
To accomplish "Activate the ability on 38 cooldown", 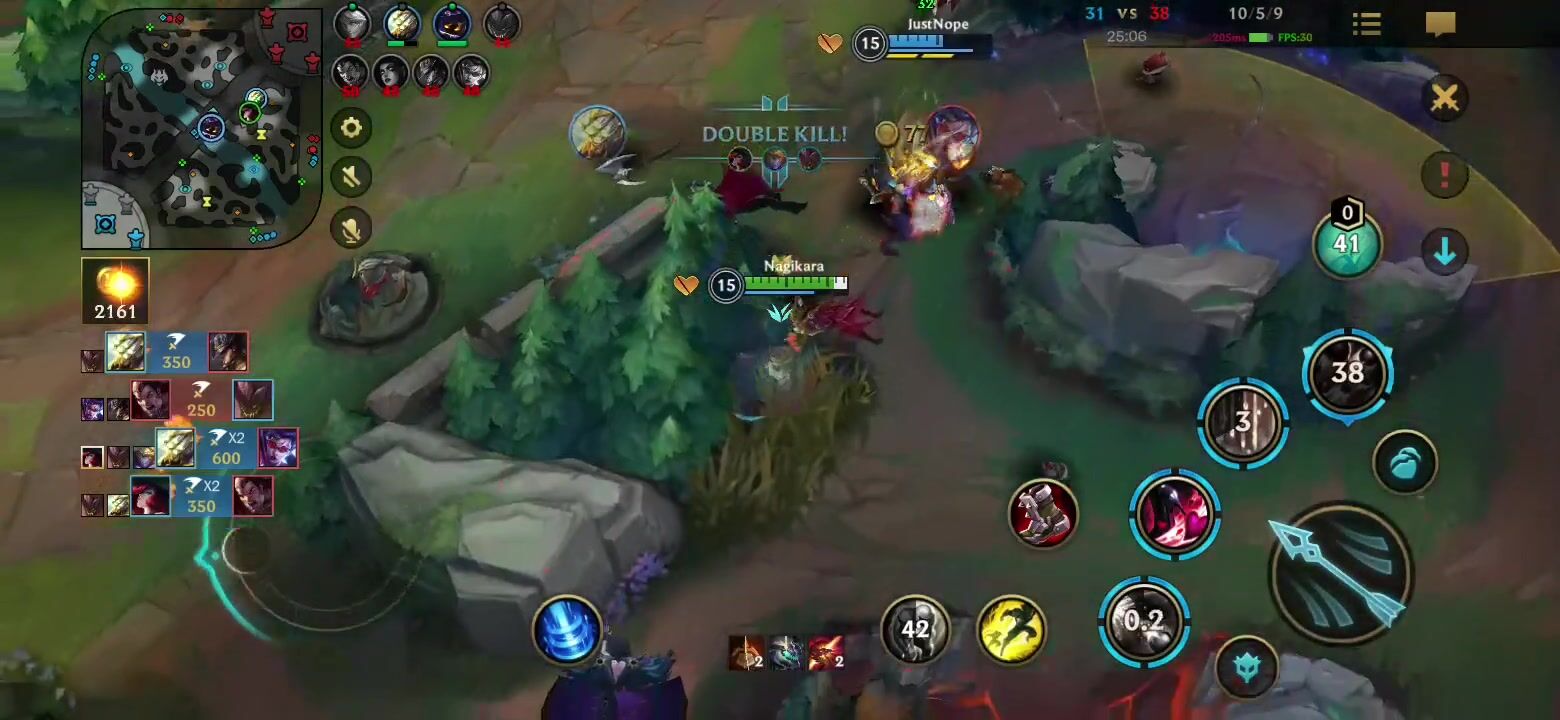I will 1347,373.
